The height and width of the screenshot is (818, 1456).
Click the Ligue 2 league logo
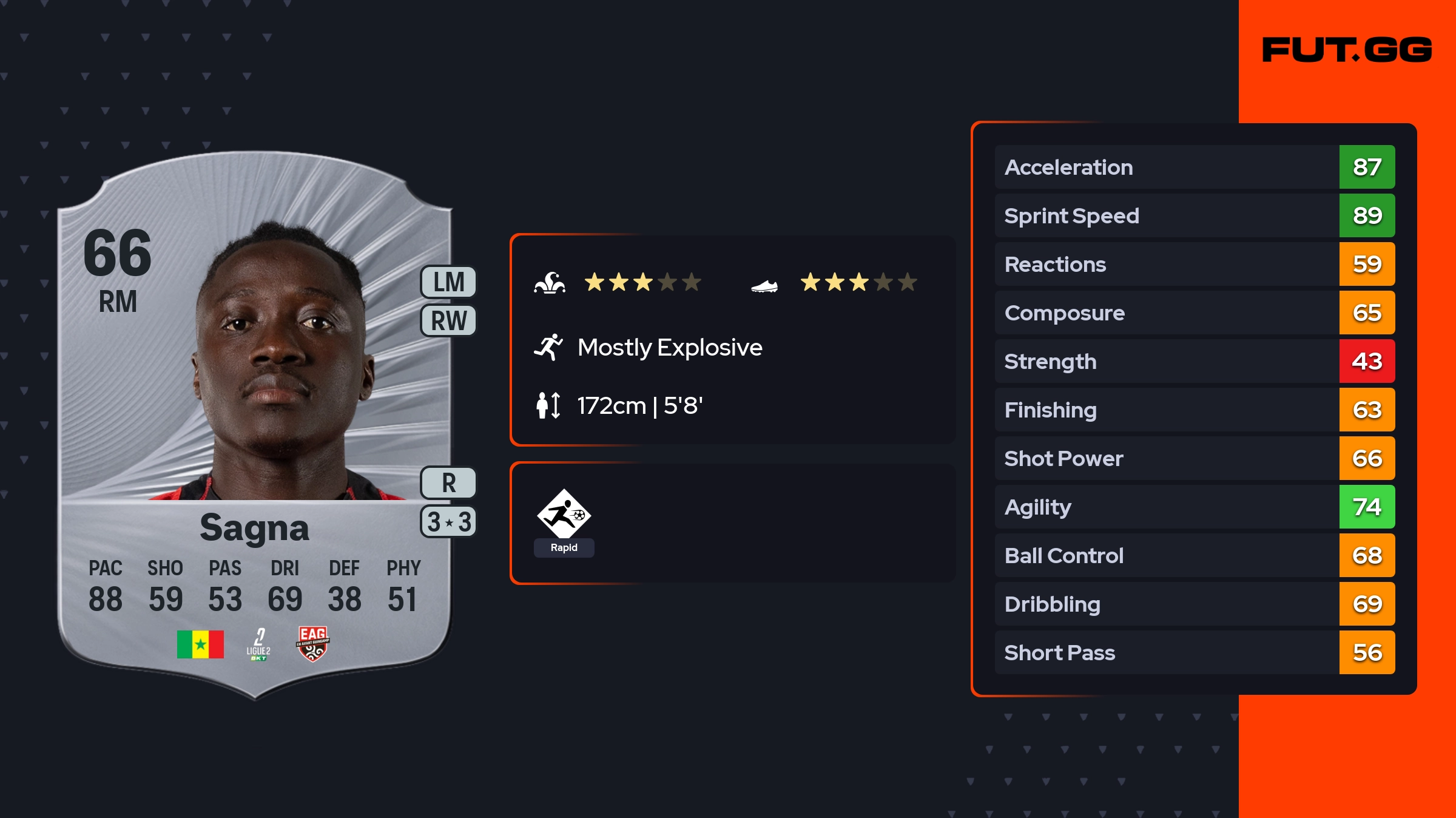(x=258, y=644)
